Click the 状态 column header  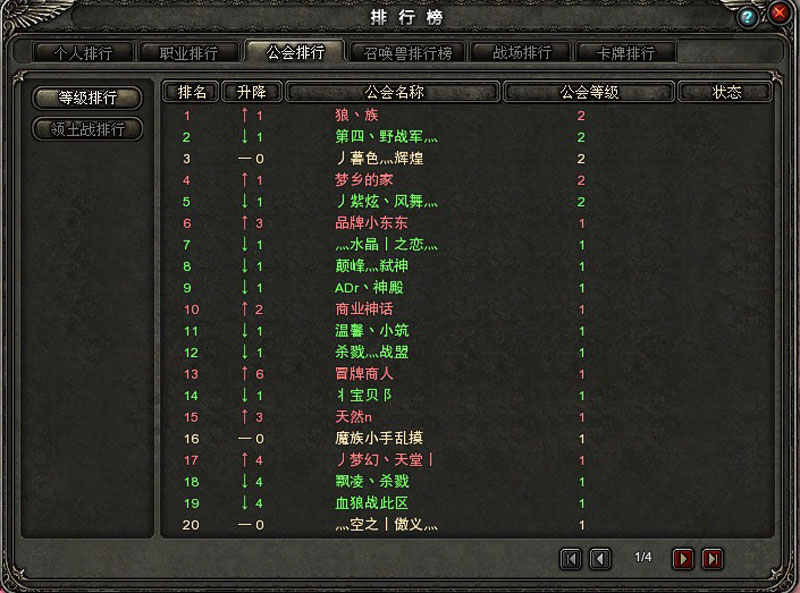pyautogui.click(x=727, y=92)
